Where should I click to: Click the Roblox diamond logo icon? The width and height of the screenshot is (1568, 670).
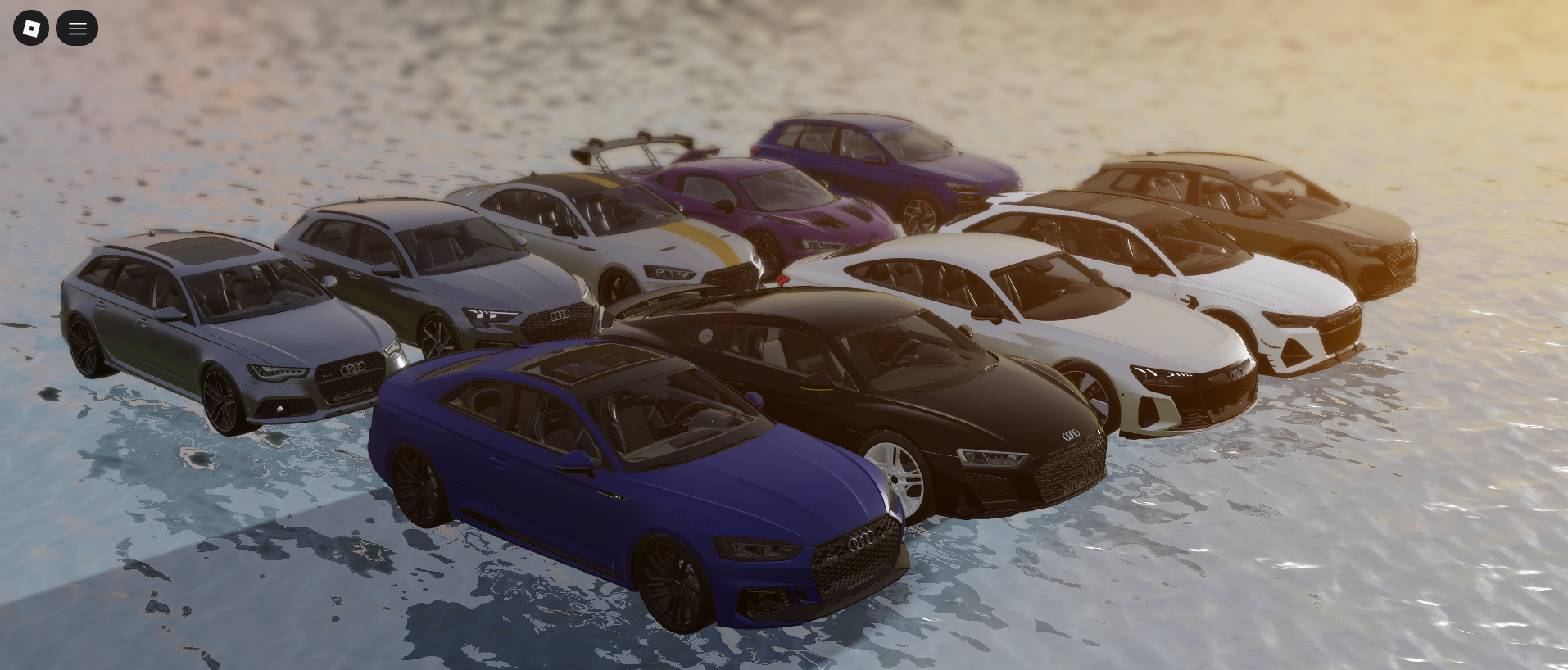pos(30,27)
